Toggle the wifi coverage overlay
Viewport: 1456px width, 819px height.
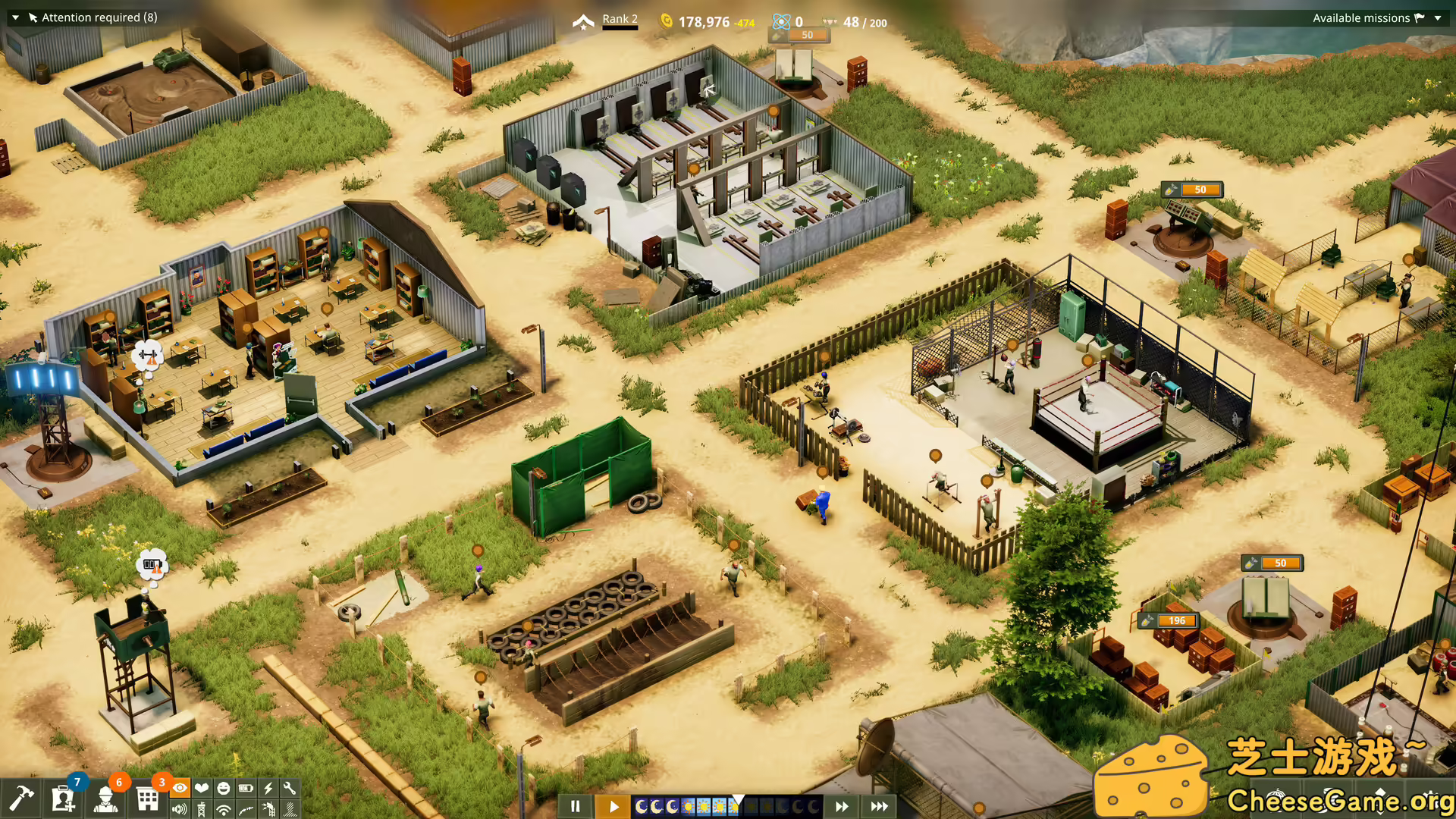pos(224,810)
